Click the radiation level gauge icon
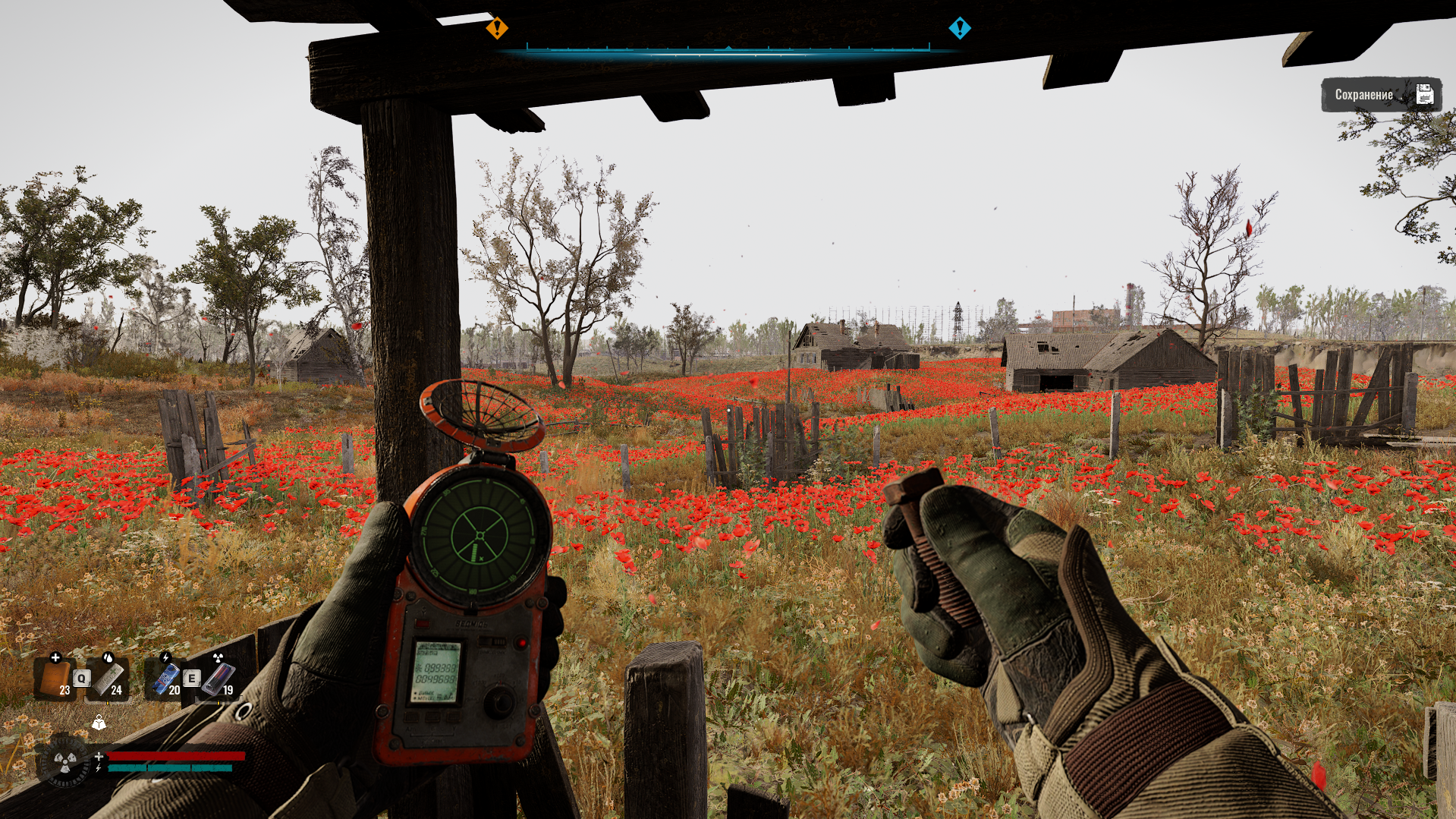Viewport: 1456px width, 819px height. click(65, 760)
